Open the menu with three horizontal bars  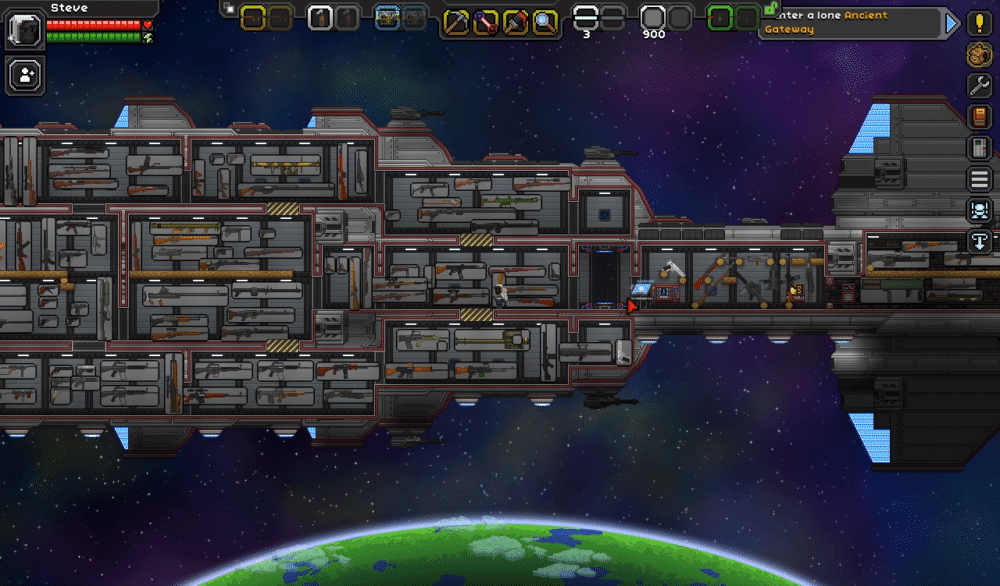pos(980,179)
